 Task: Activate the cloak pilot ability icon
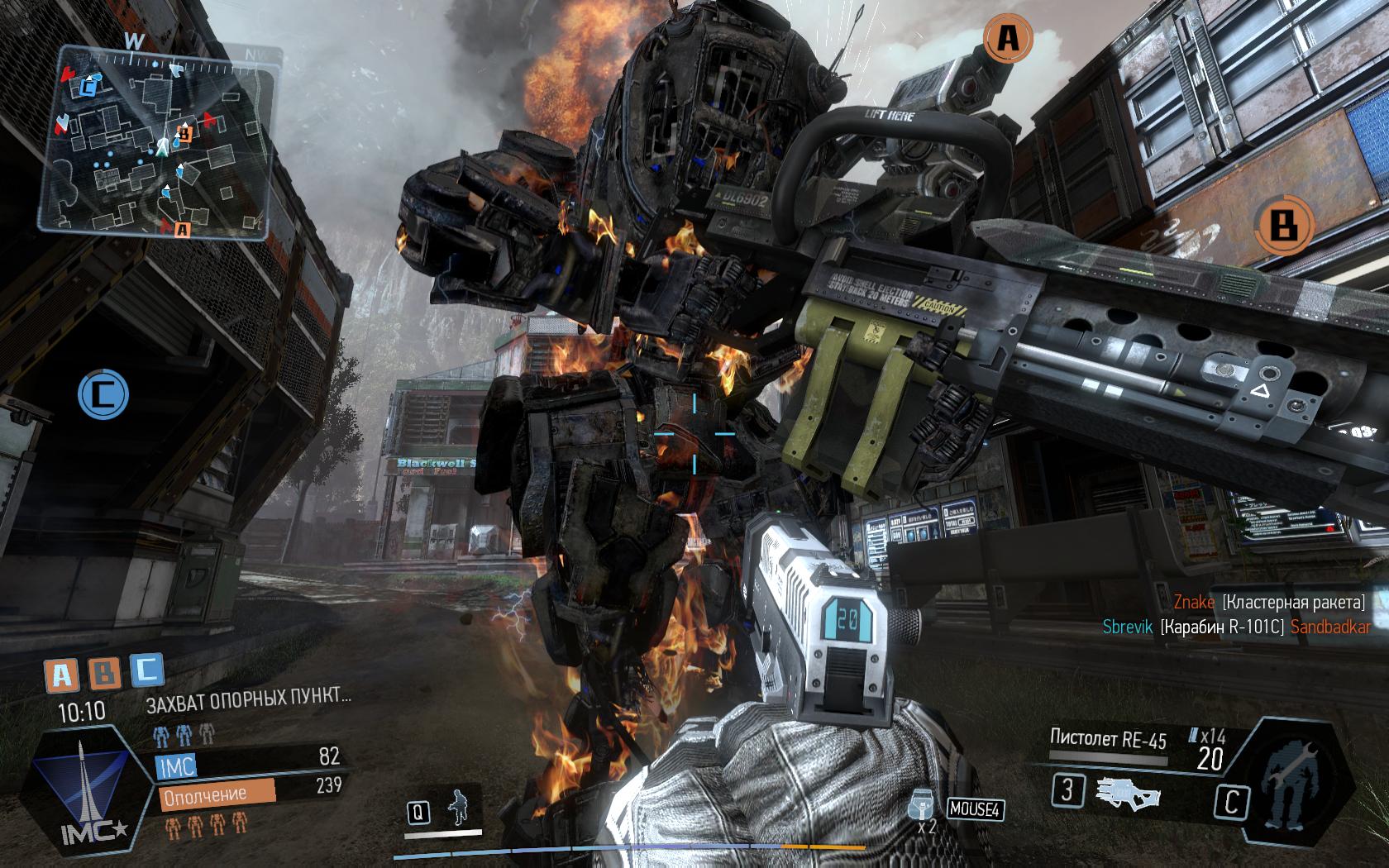(x=456, y=808)
